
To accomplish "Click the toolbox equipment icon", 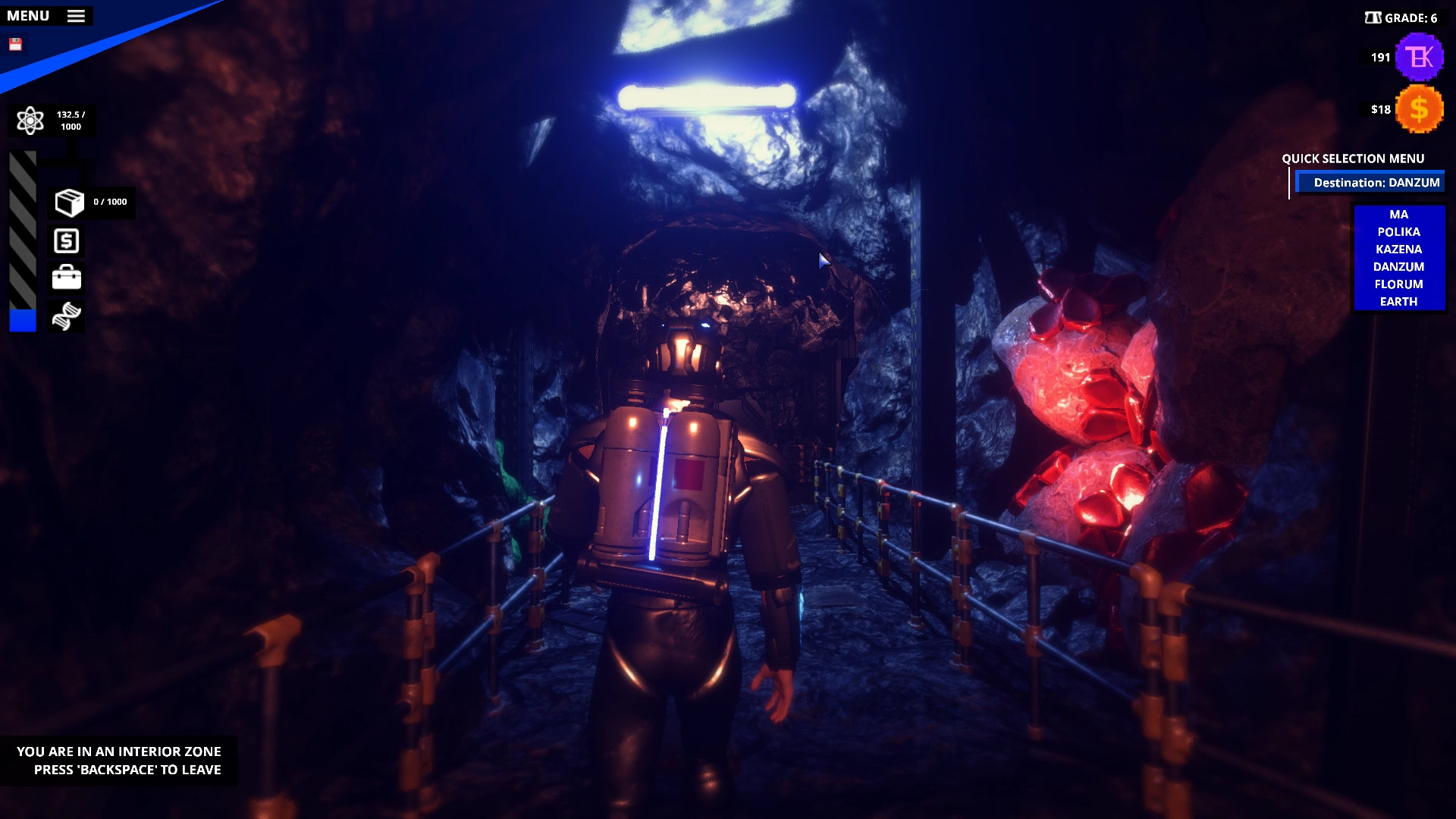I will [x=67, y=278].
